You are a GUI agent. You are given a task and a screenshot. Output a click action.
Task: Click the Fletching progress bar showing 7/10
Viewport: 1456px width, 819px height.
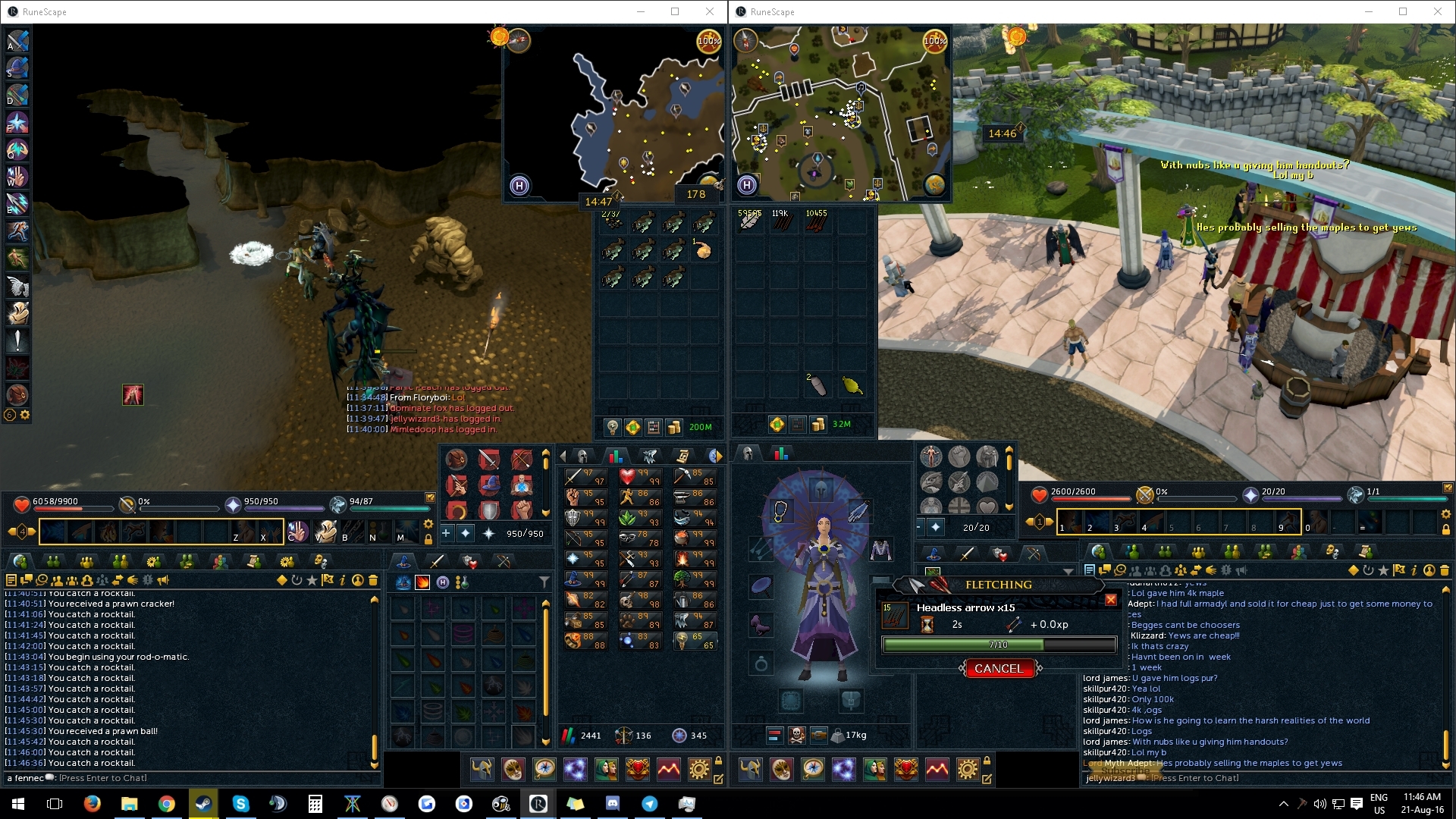coord(999,645)
